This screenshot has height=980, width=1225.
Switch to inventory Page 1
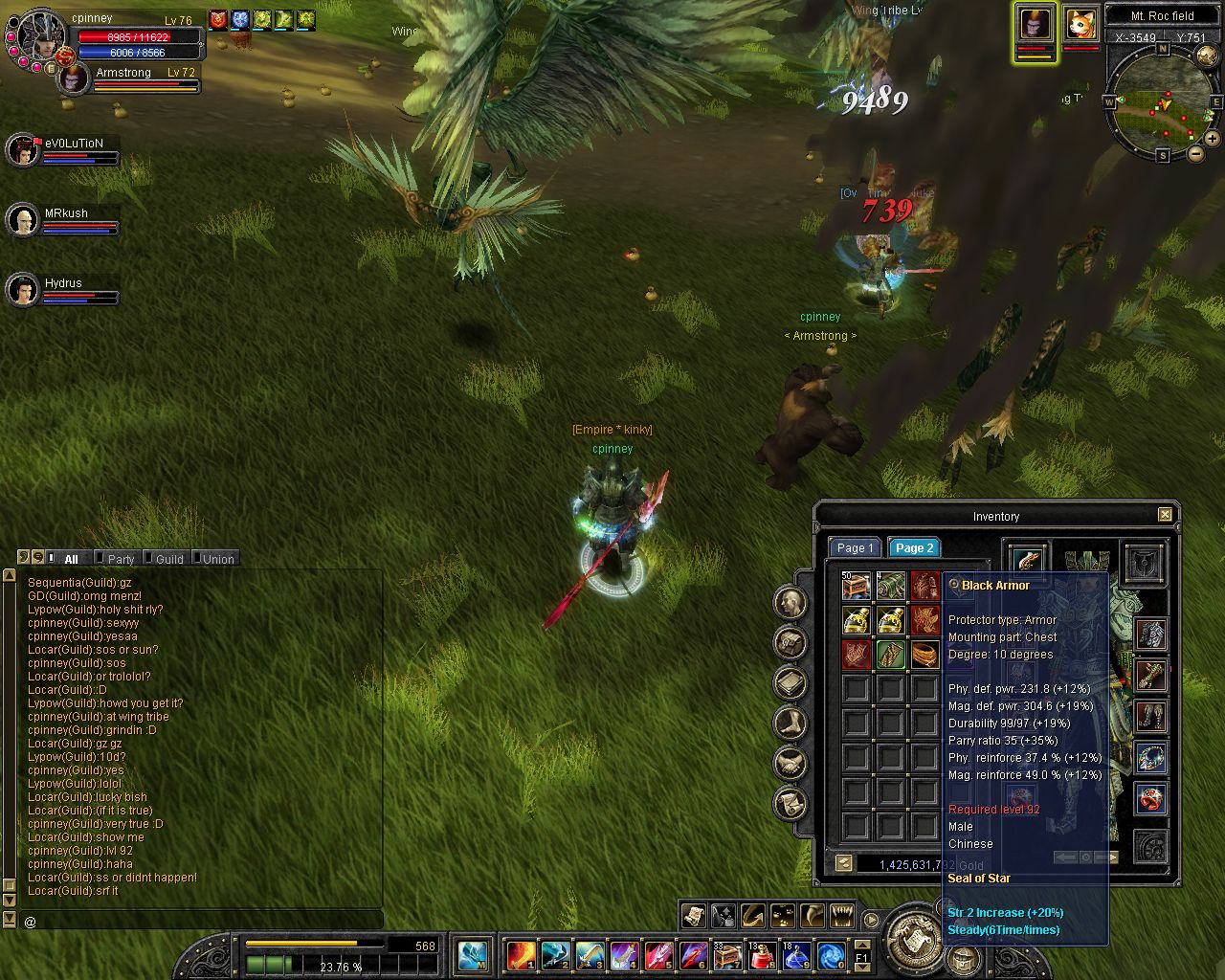855,548
